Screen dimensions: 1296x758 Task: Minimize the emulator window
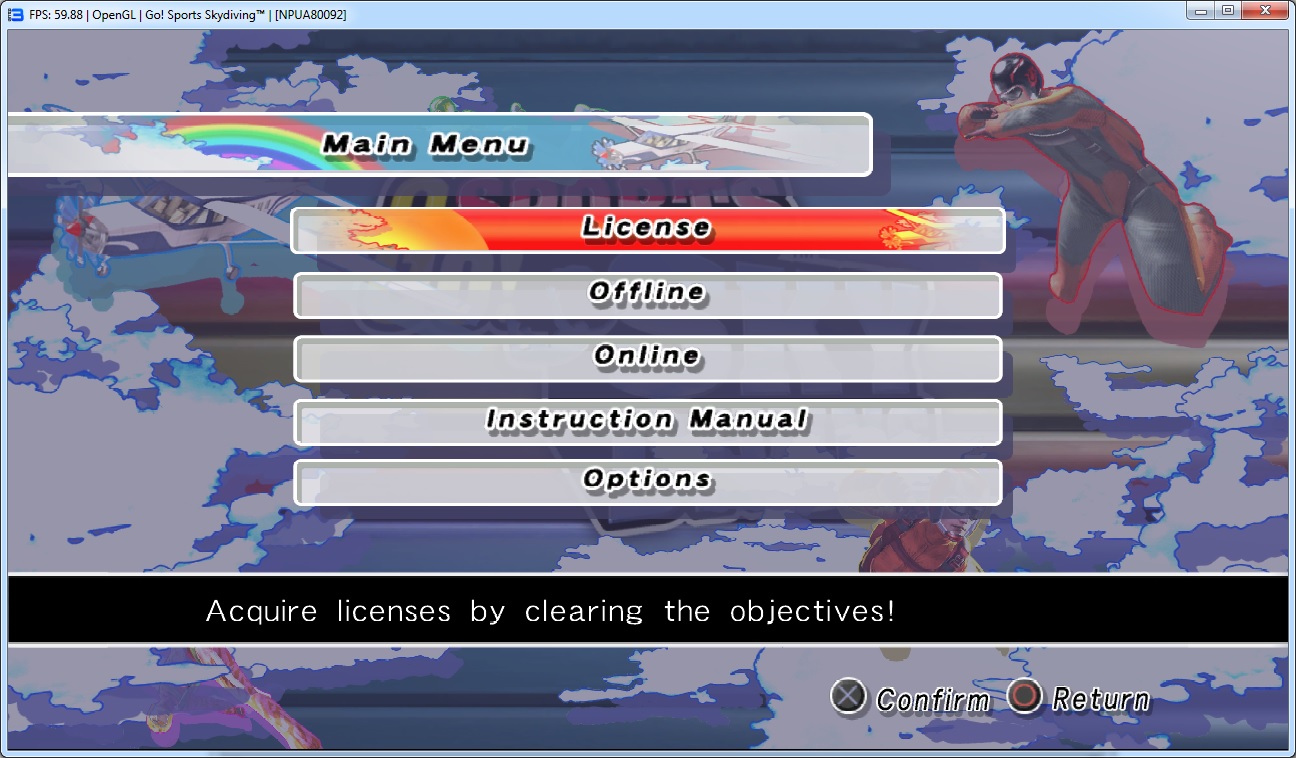1201,11
